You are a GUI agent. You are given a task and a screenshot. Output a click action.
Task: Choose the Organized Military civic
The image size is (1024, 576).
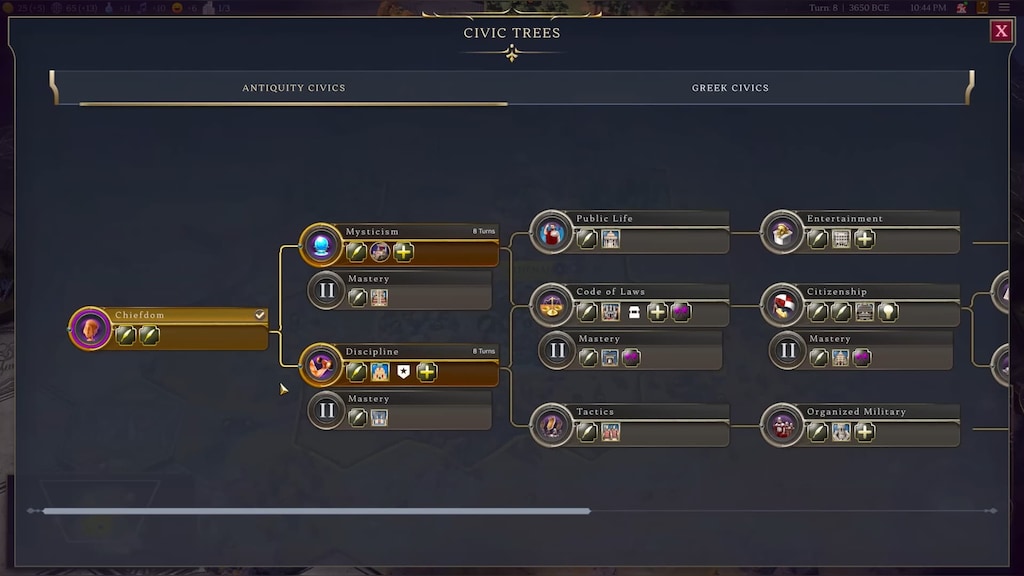click(x=862, y=425)
